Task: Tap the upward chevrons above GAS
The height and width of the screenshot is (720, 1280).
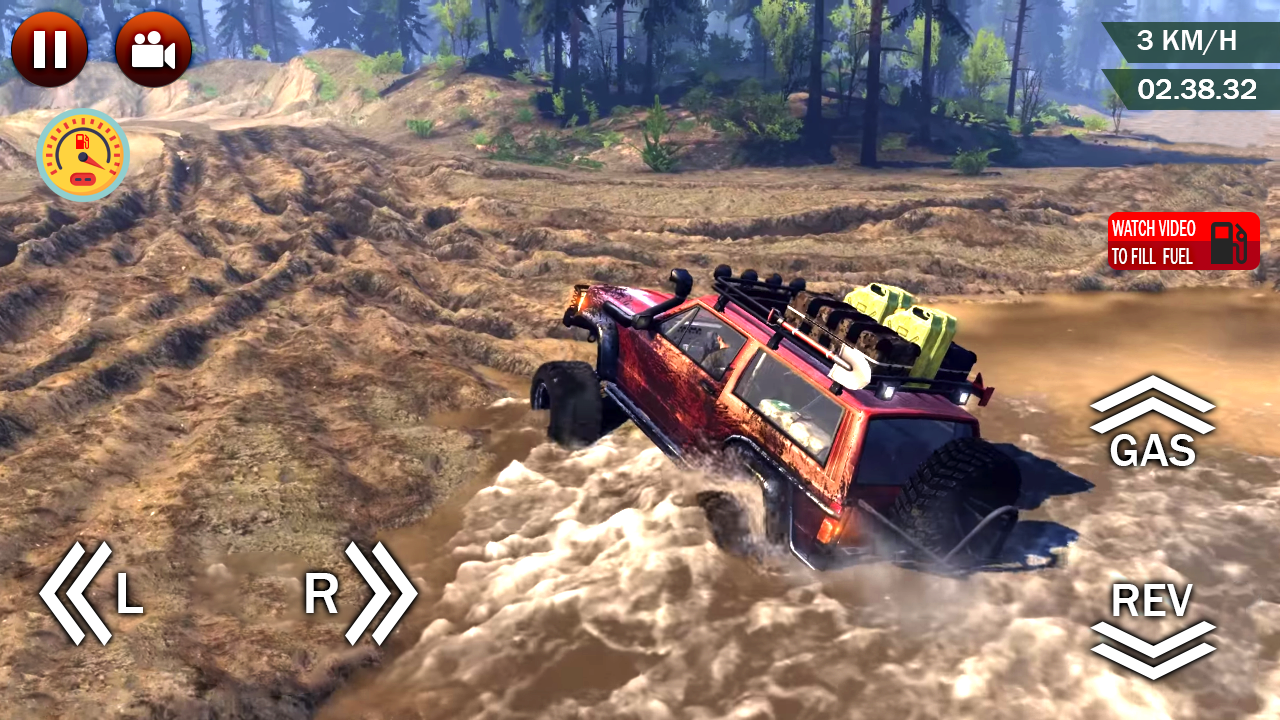Action: click(x=1154, y=405)
